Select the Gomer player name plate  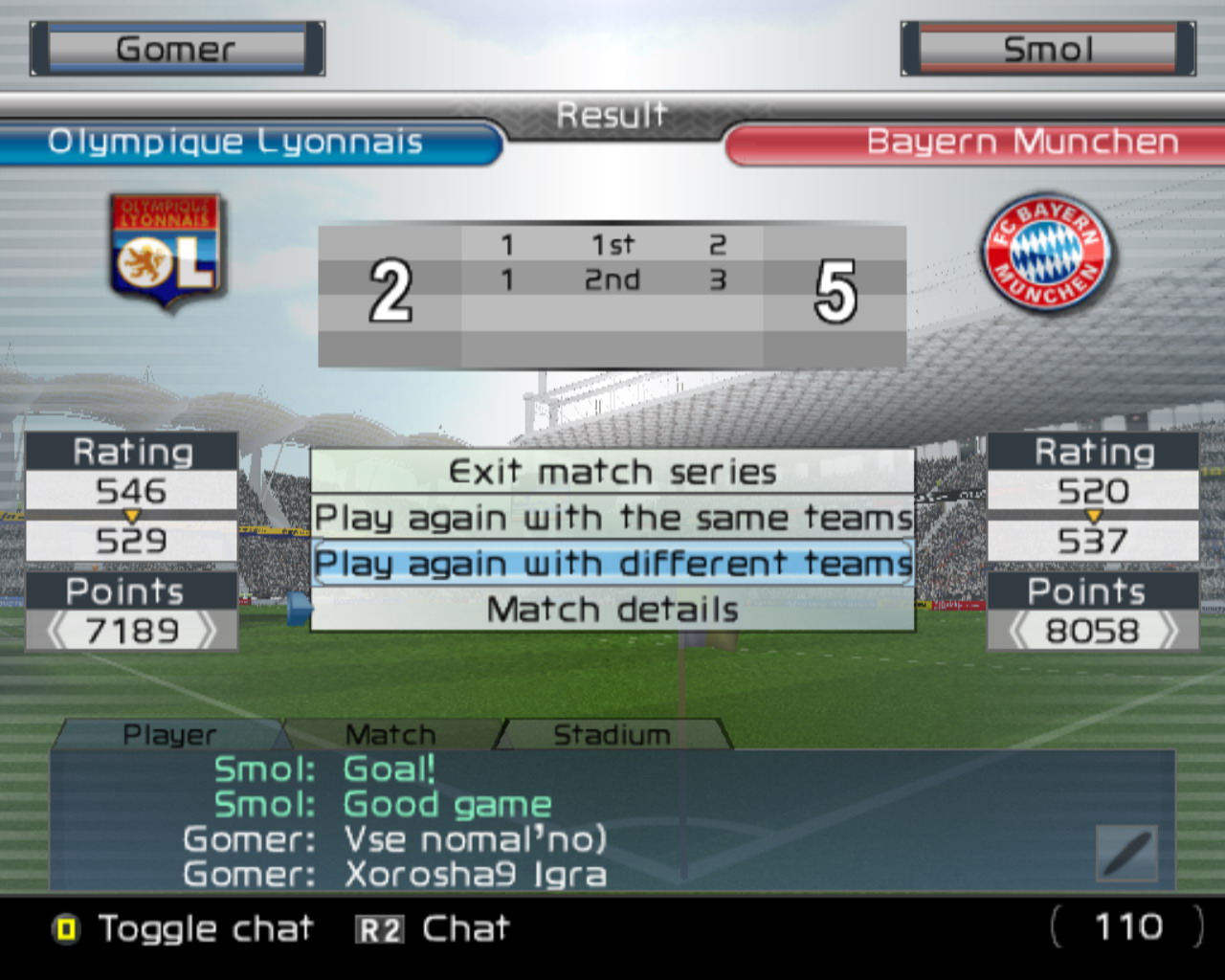click(177, 49)
